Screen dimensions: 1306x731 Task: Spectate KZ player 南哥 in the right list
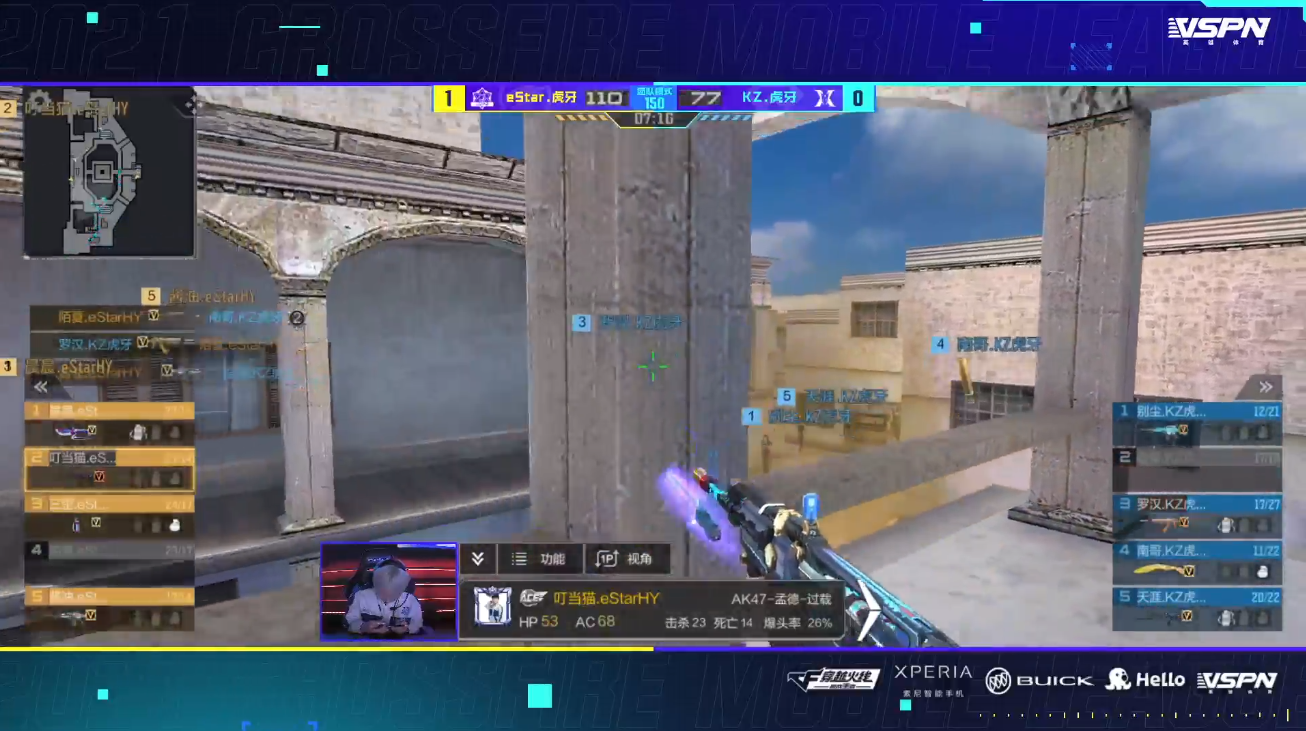pyautogui.click(x=1197, y=561)
